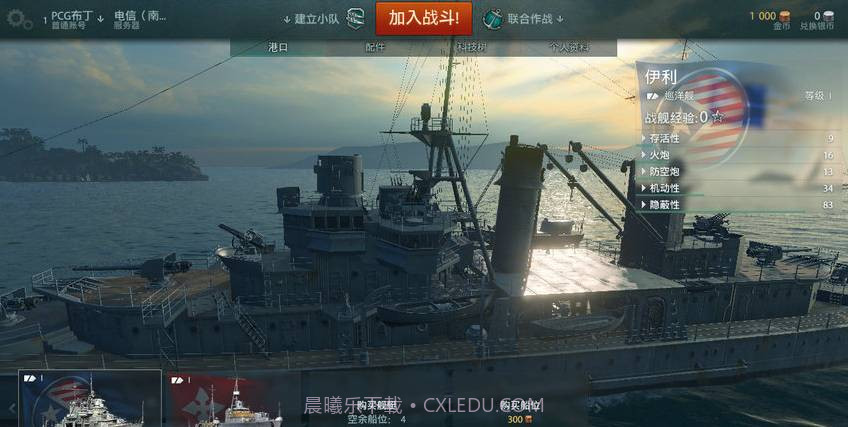Image resolution: width=848 pixels, height=427 pixels.
Task: Switch to the 港口 port tab
Action: tap(278, 47)
